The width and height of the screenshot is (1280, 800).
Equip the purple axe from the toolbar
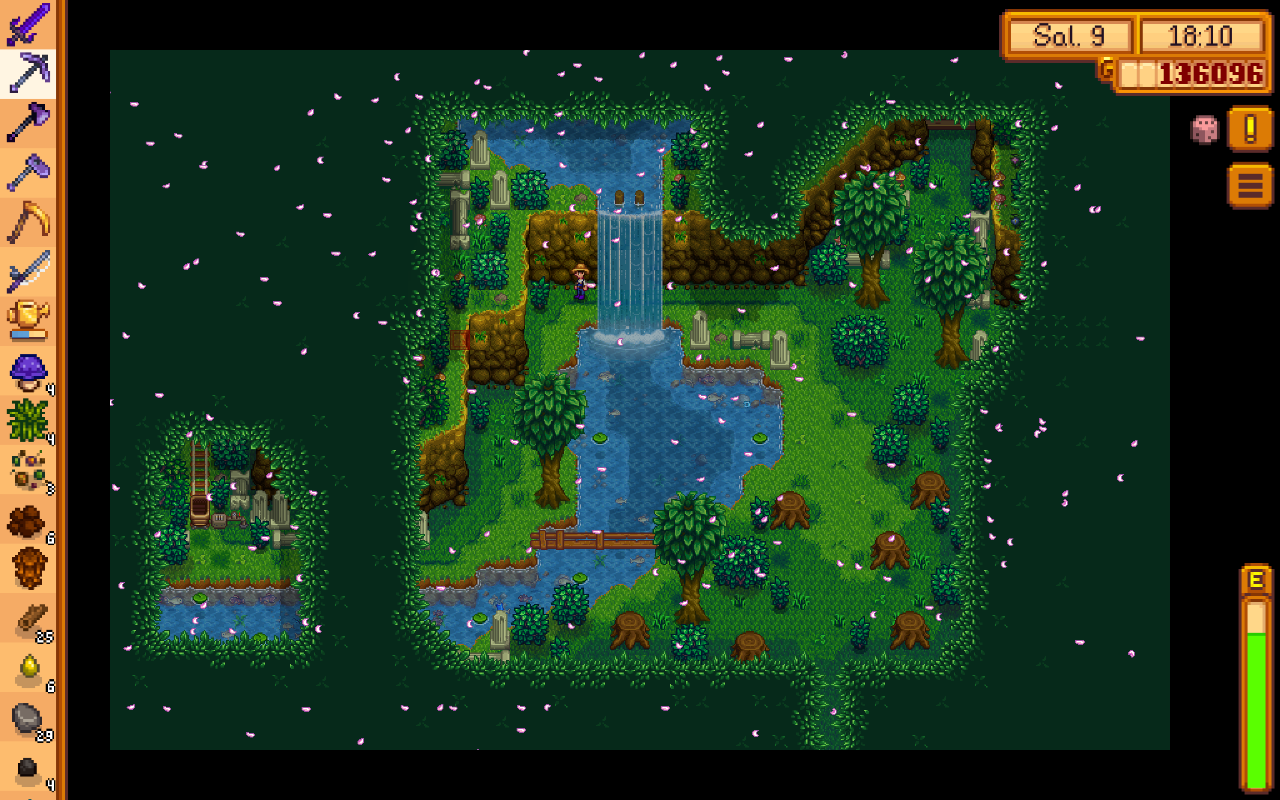coord(28,122)
